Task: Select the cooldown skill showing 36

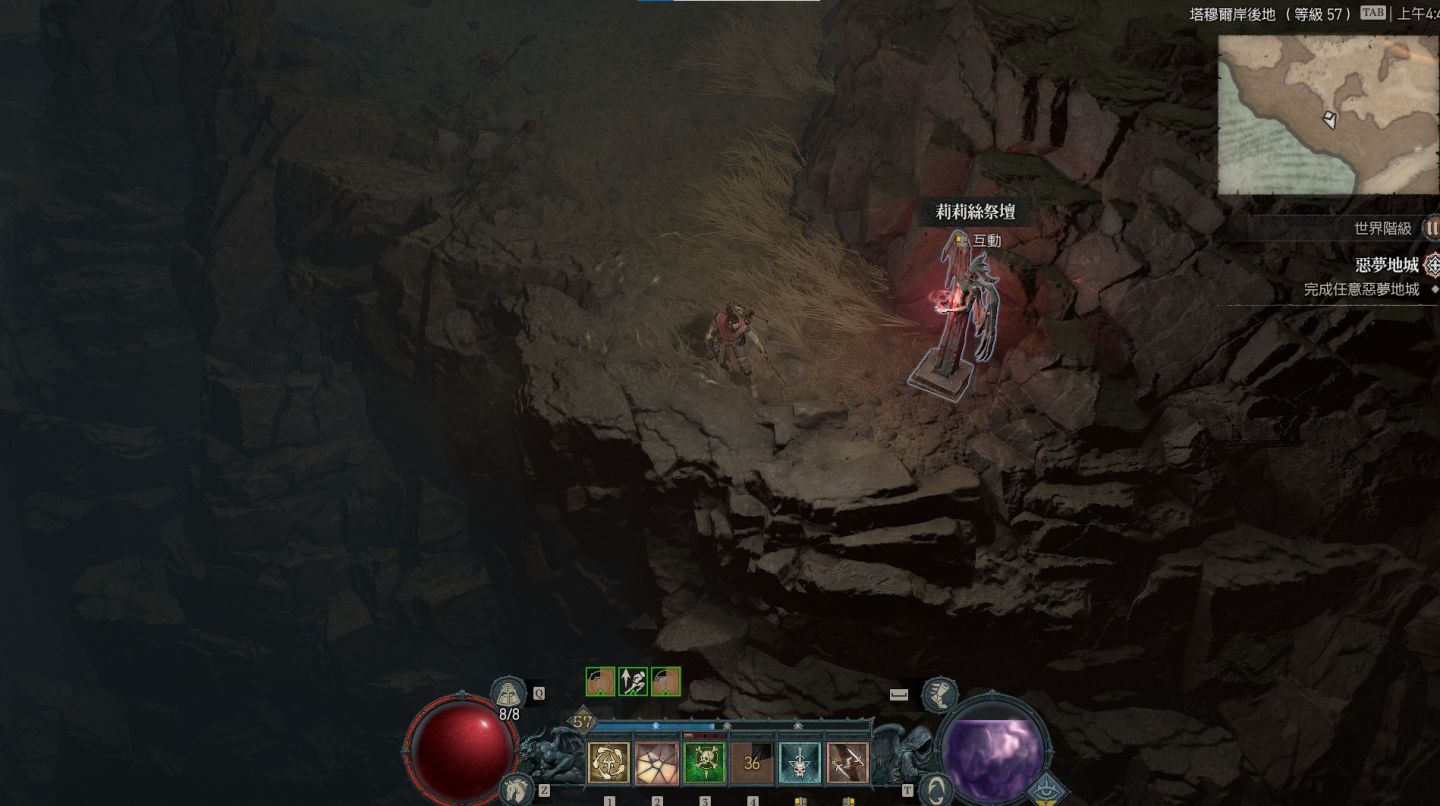Action: (752, 763)
